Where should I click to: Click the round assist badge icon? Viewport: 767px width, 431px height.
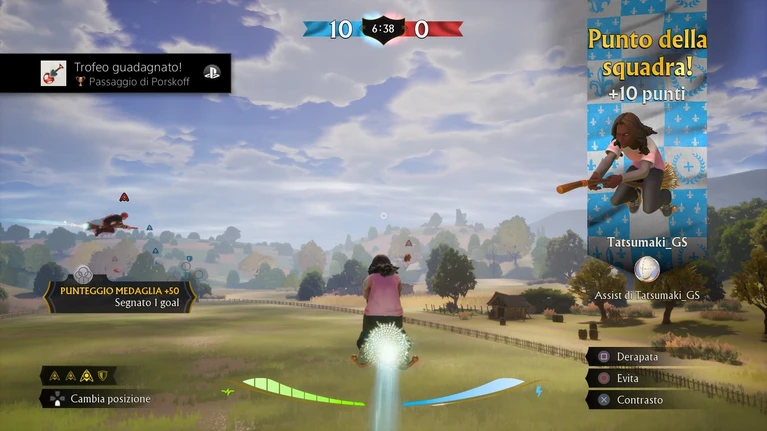[x=646, y=269]
